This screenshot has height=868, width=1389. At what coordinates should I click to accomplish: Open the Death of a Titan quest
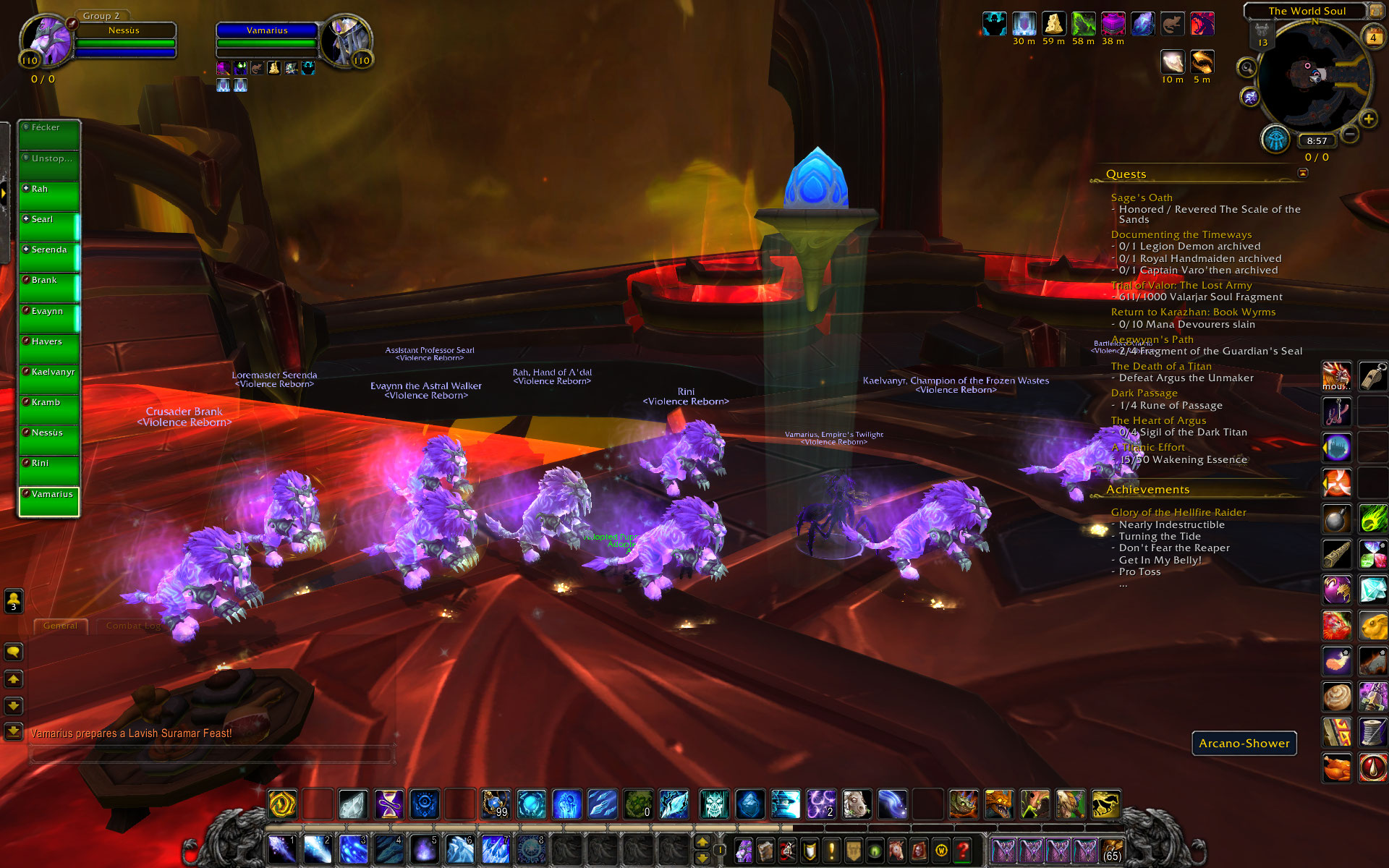point(1160,366)
